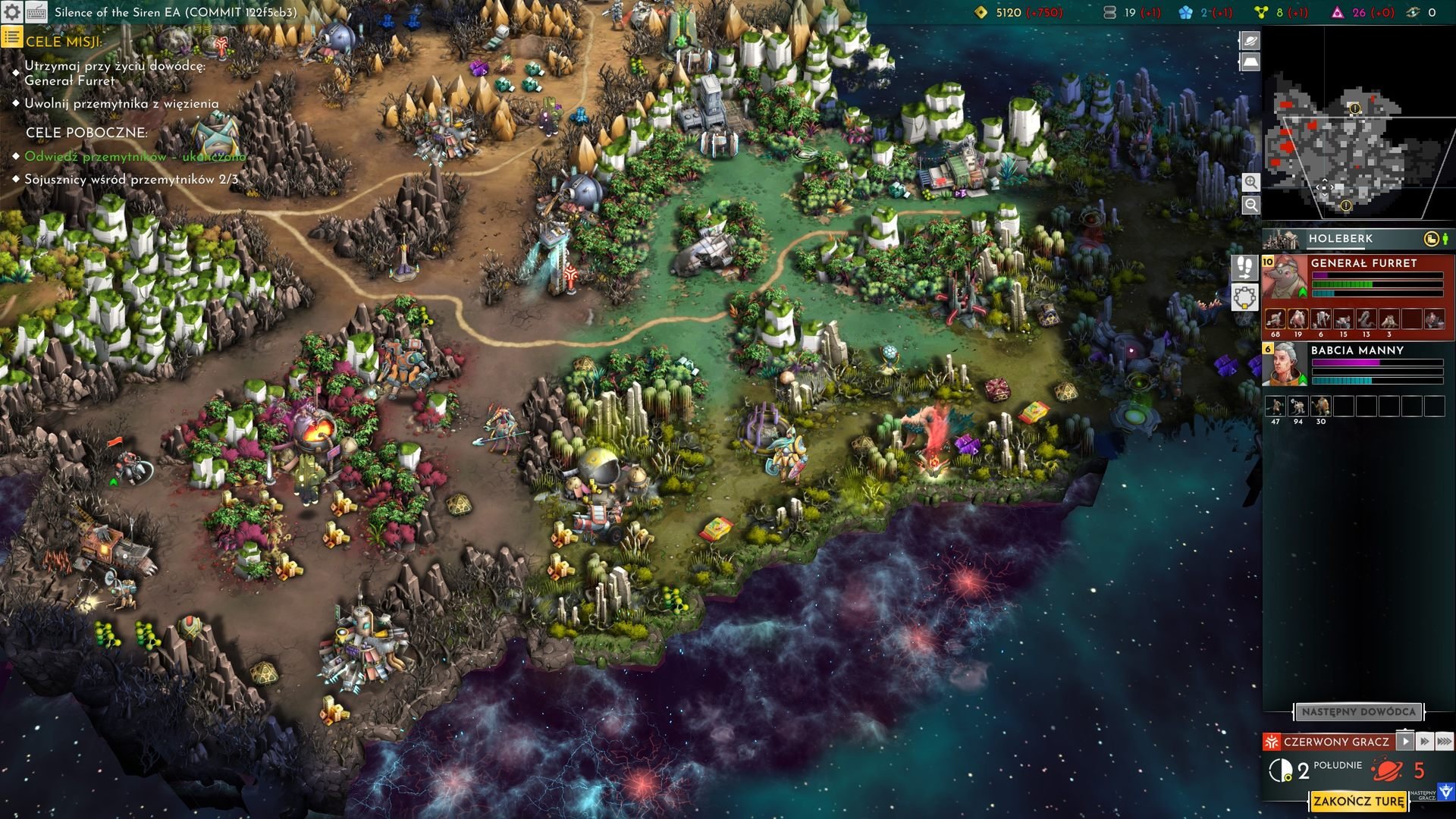Open the gear settings menu
Image resolution: width=1456 pixels, height=819 pixels.
pyautogui.click(x=12, y=12)
